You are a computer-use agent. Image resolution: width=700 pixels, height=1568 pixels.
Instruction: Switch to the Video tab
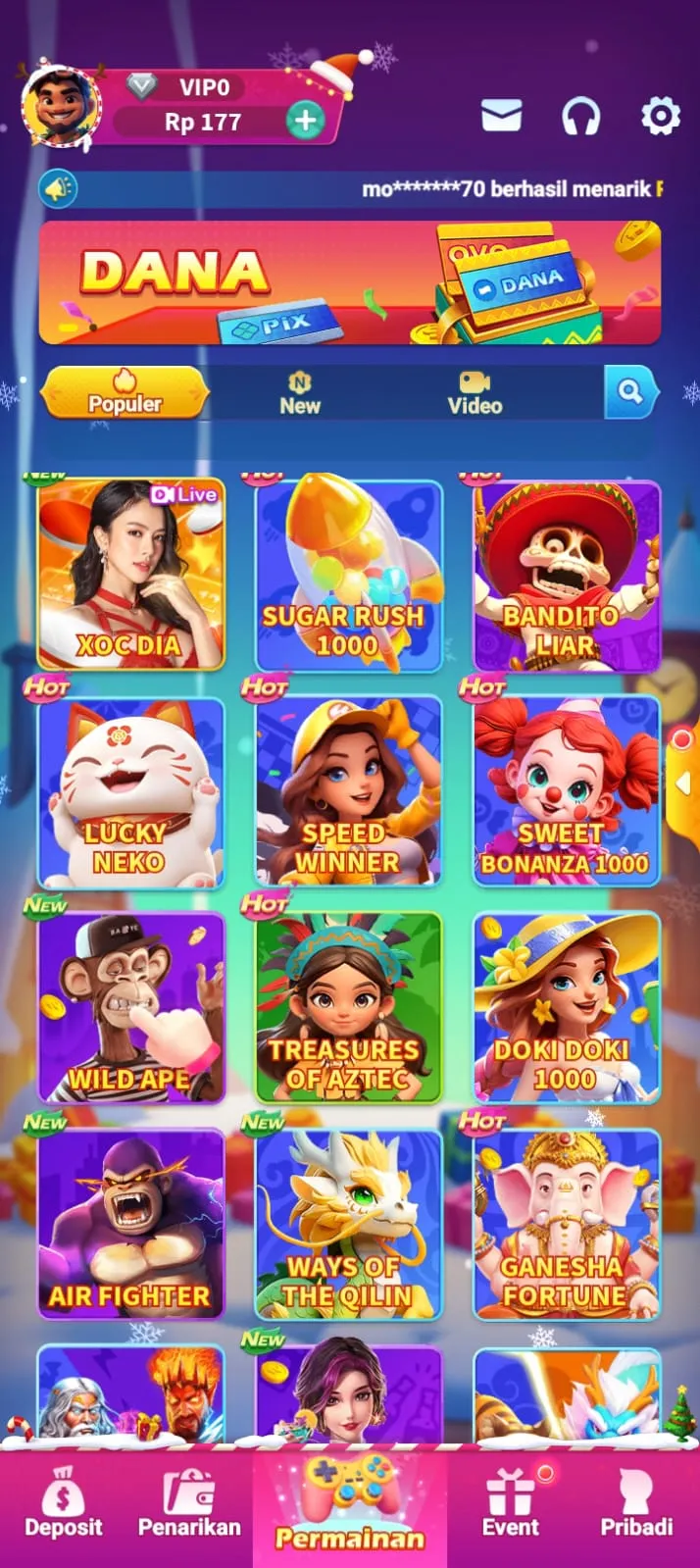[475, 393]
